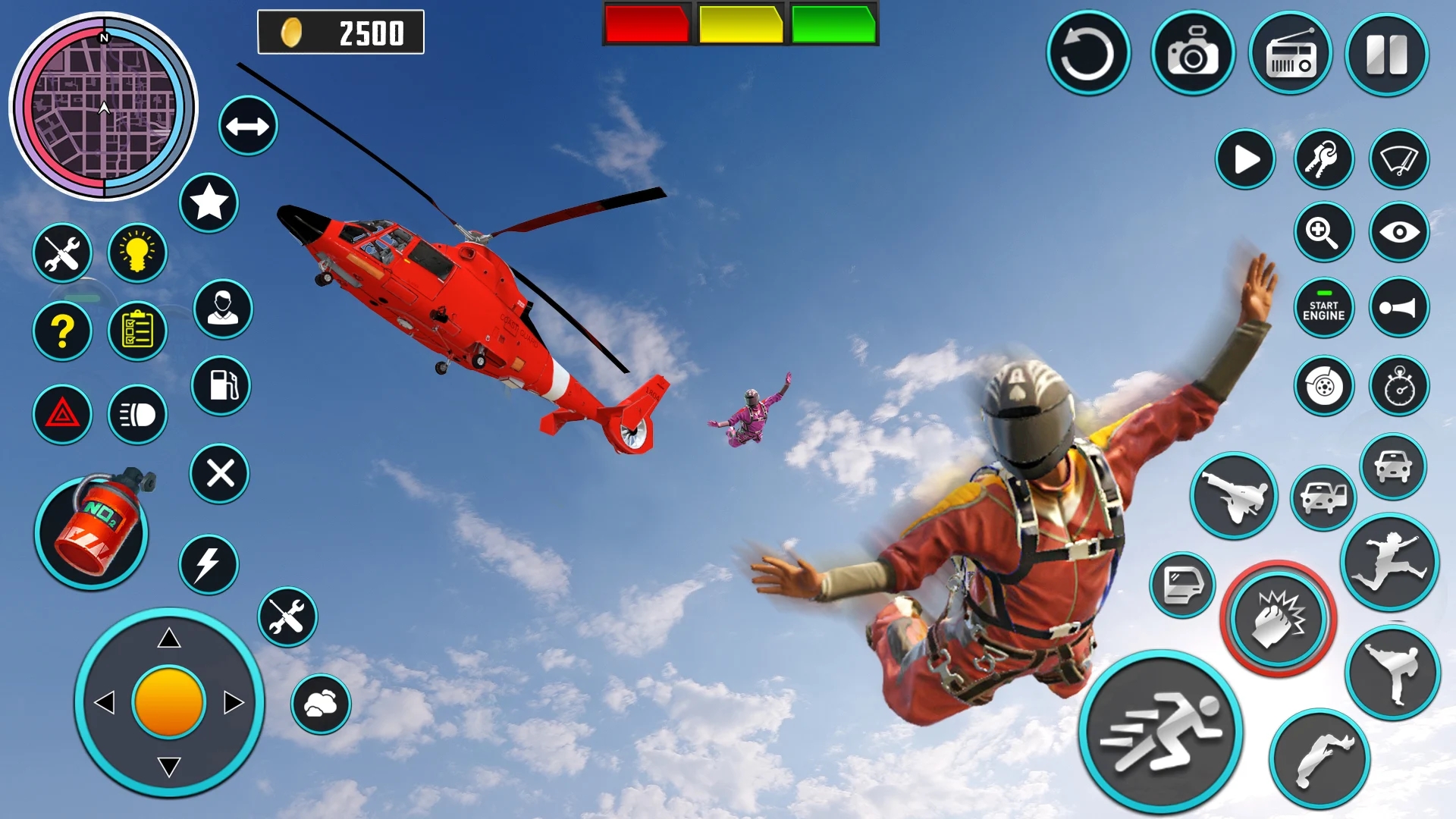Activate the sprint running man button
1456x819 pixels.
click(x=1159, y=732)
